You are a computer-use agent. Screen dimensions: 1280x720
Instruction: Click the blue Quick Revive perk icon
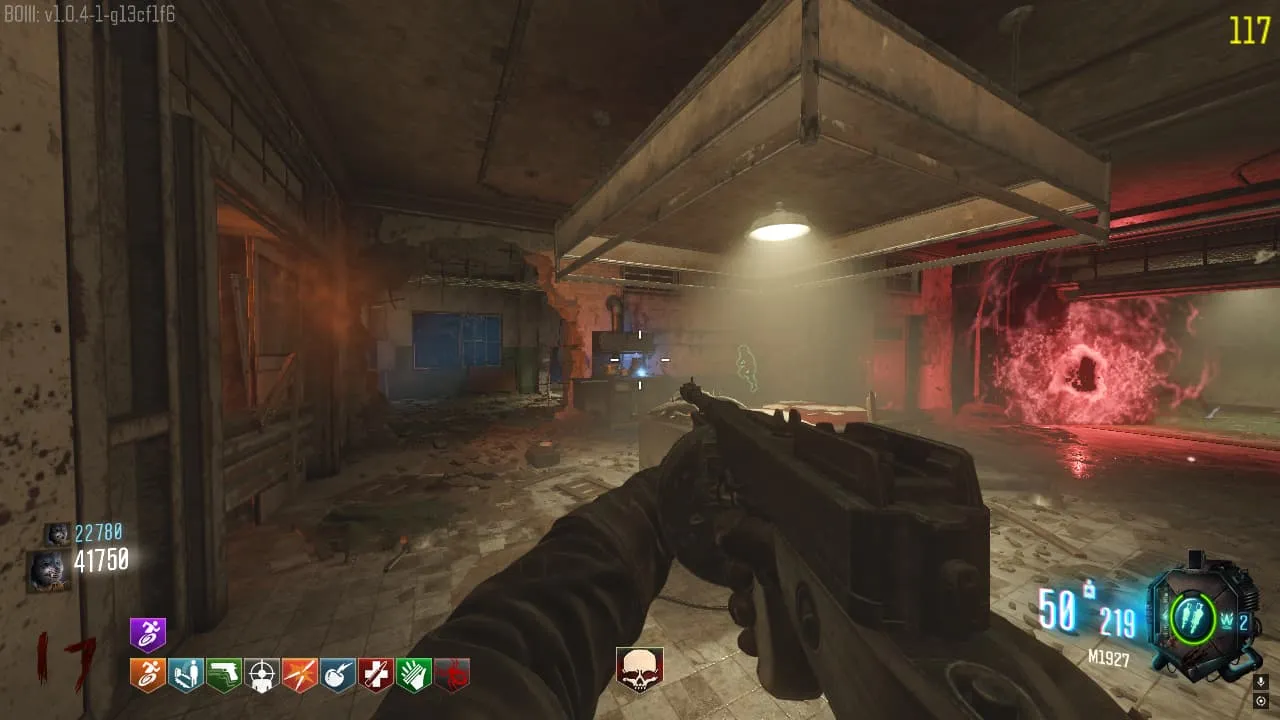tap(186, 675)
